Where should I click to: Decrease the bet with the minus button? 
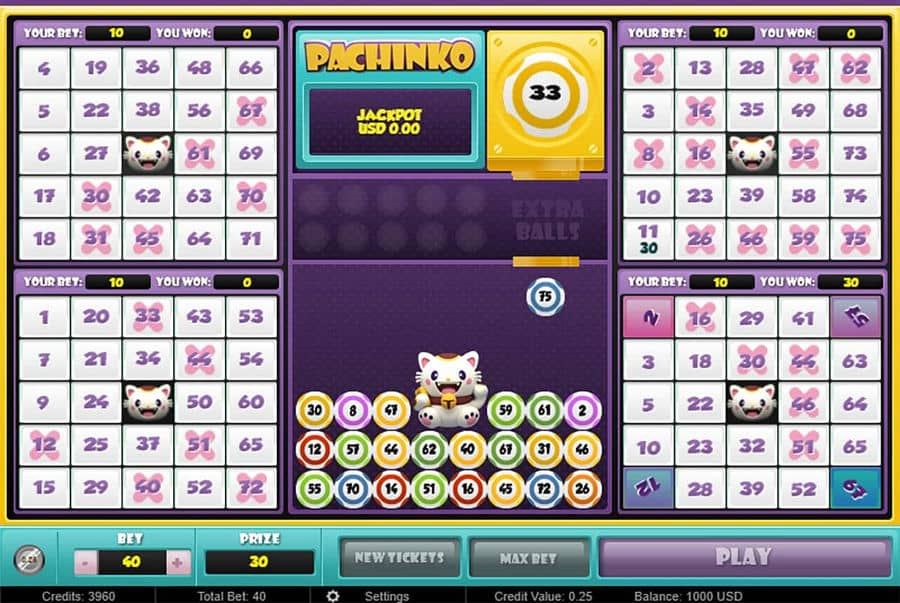click(83, 562)
